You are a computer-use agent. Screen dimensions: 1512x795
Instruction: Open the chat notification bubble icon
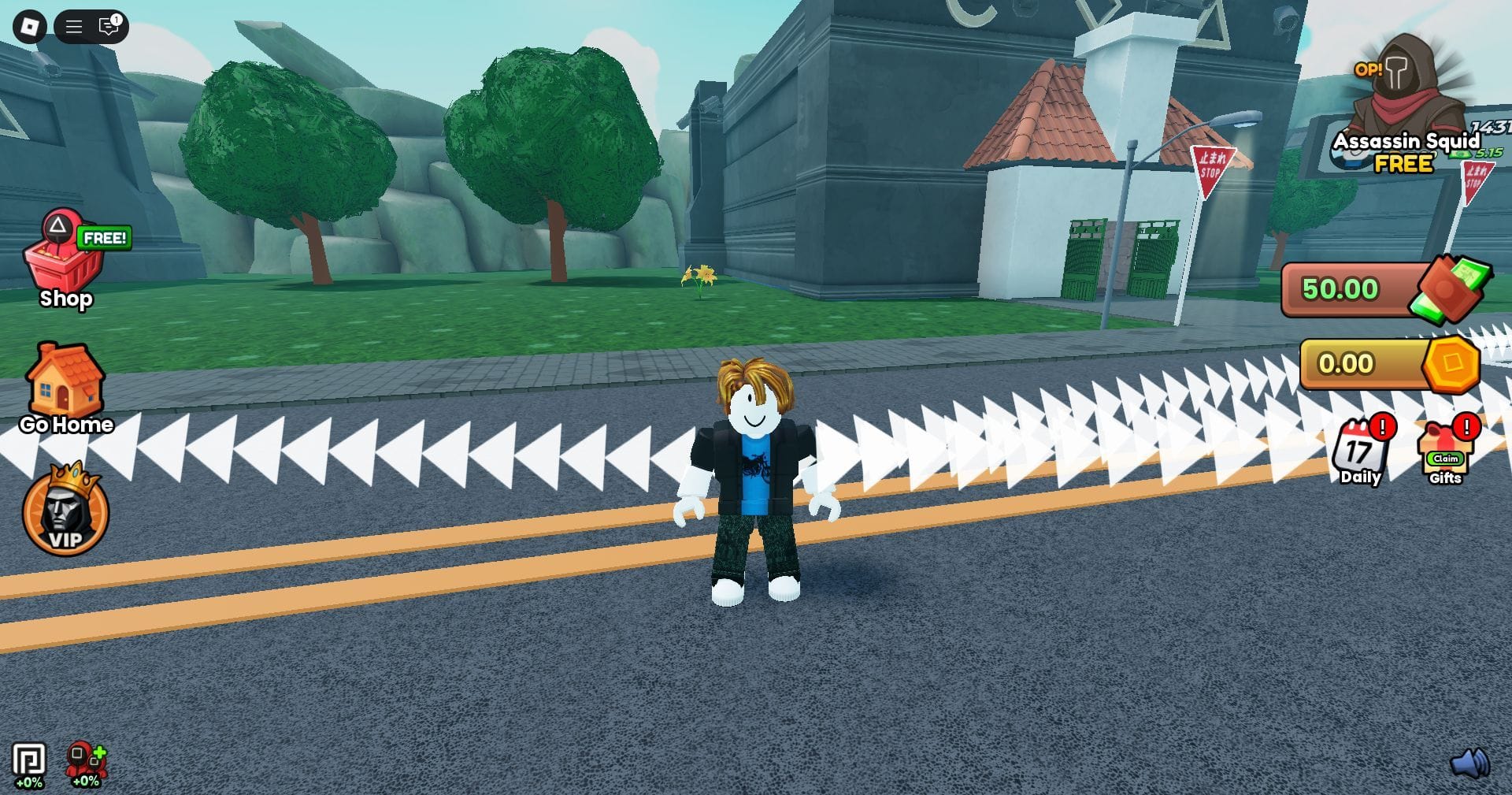click(107, 26)
